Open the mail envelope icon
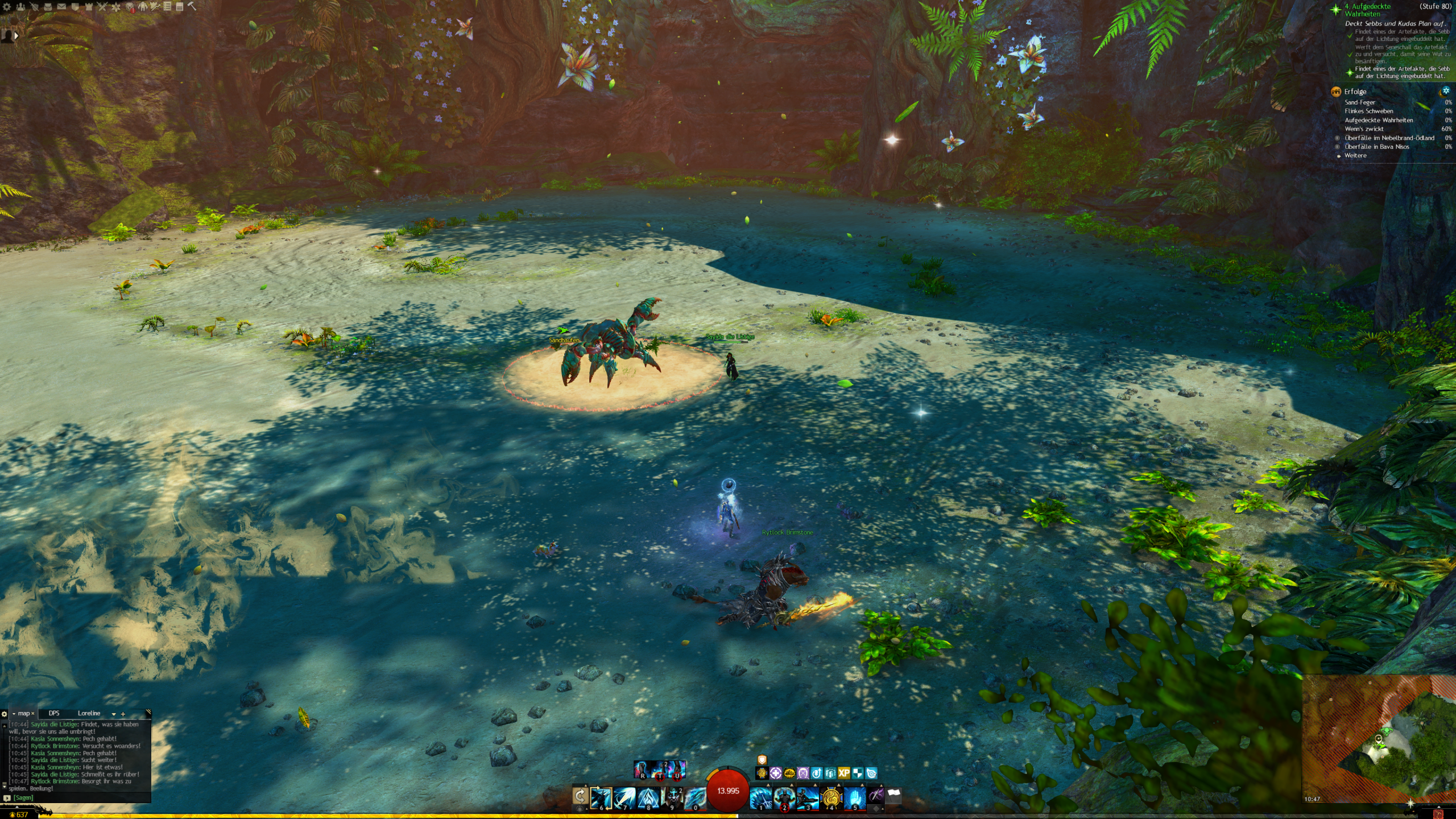The height and width of the screenshot is (819, 1456). pyautogui.click(x=61, y=7)
